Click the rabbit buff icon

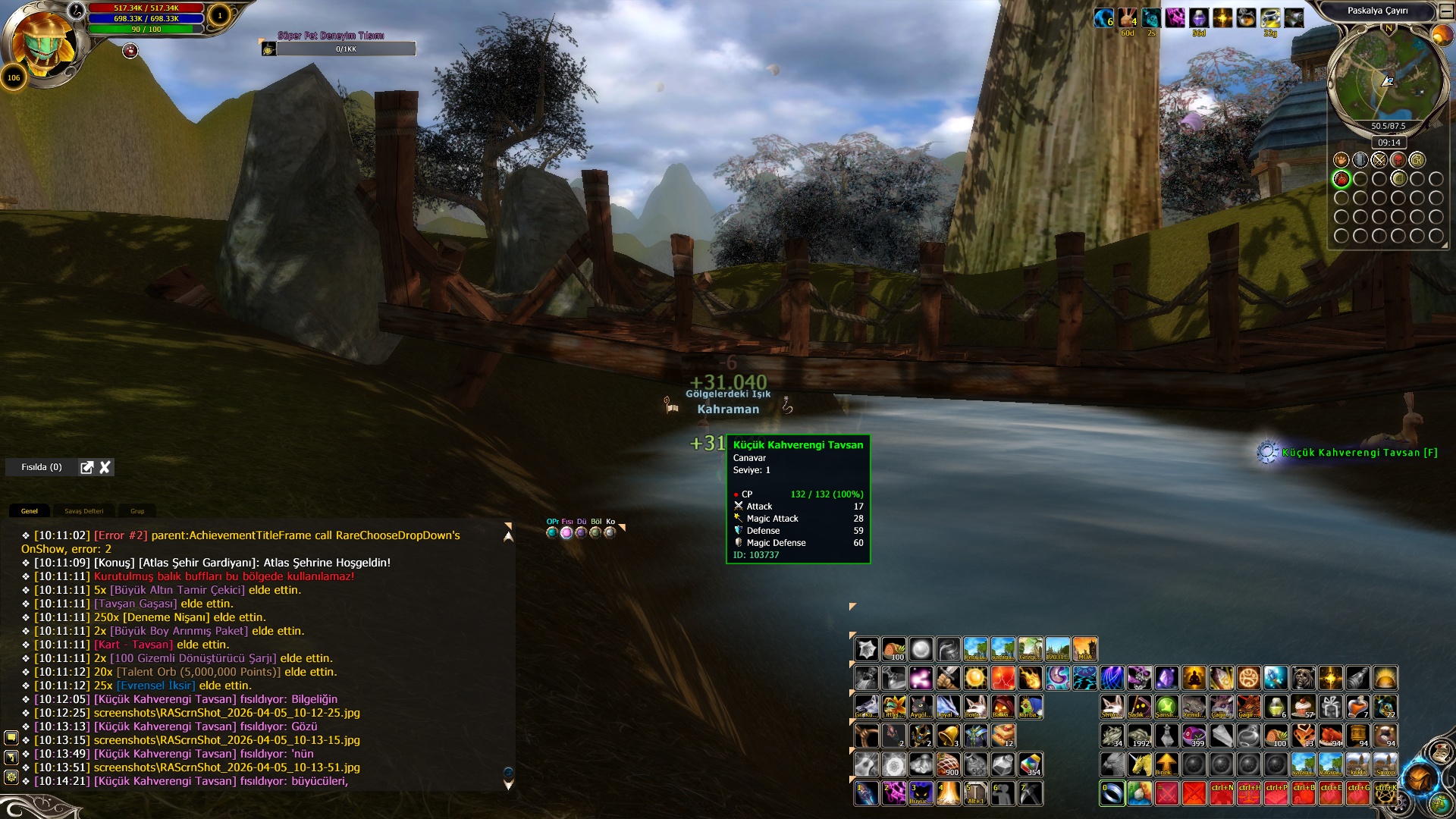(x=1128, y=17)
